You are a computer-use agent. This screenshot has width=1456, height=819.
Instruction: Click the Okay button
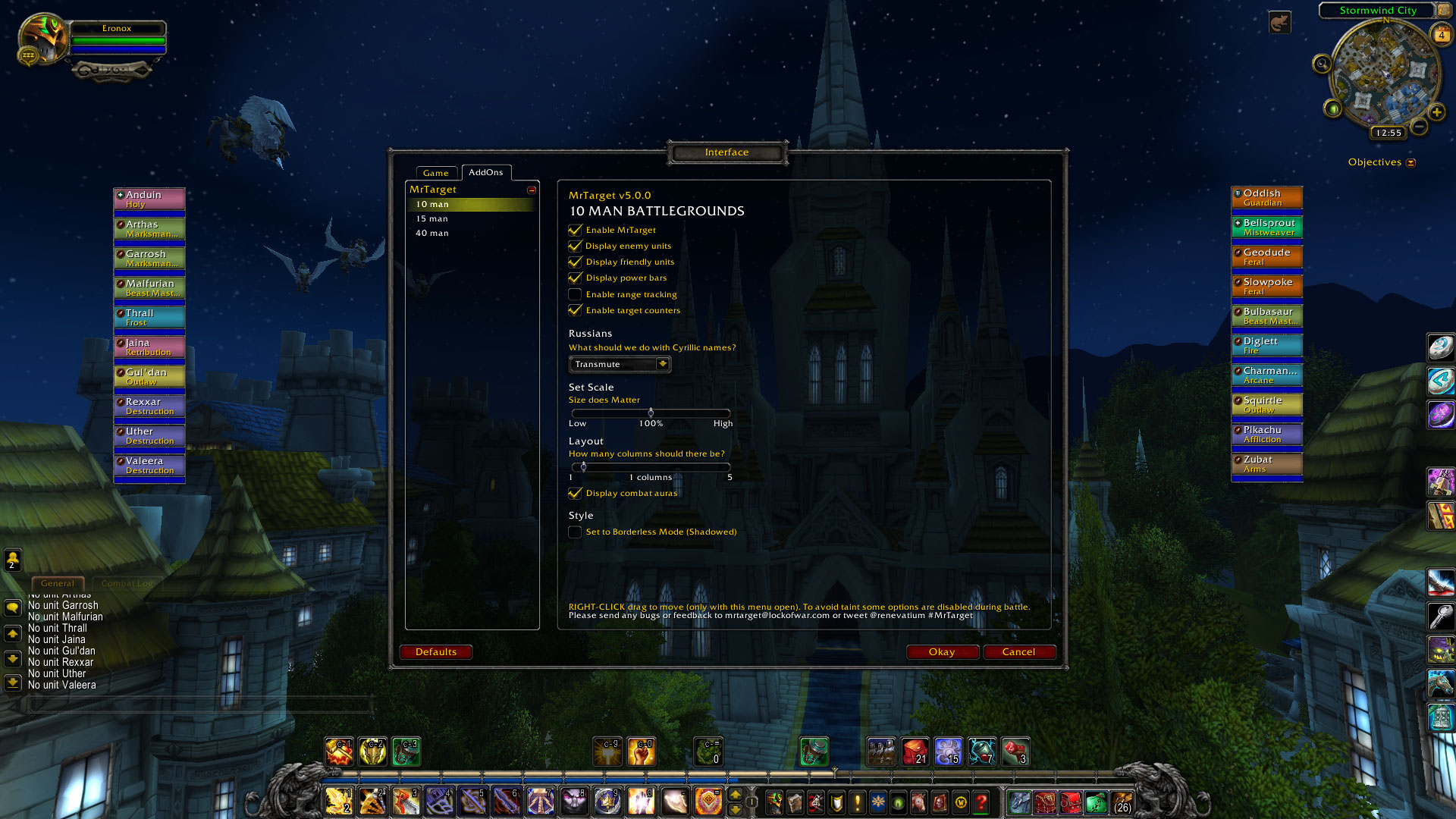click(942, 652)
